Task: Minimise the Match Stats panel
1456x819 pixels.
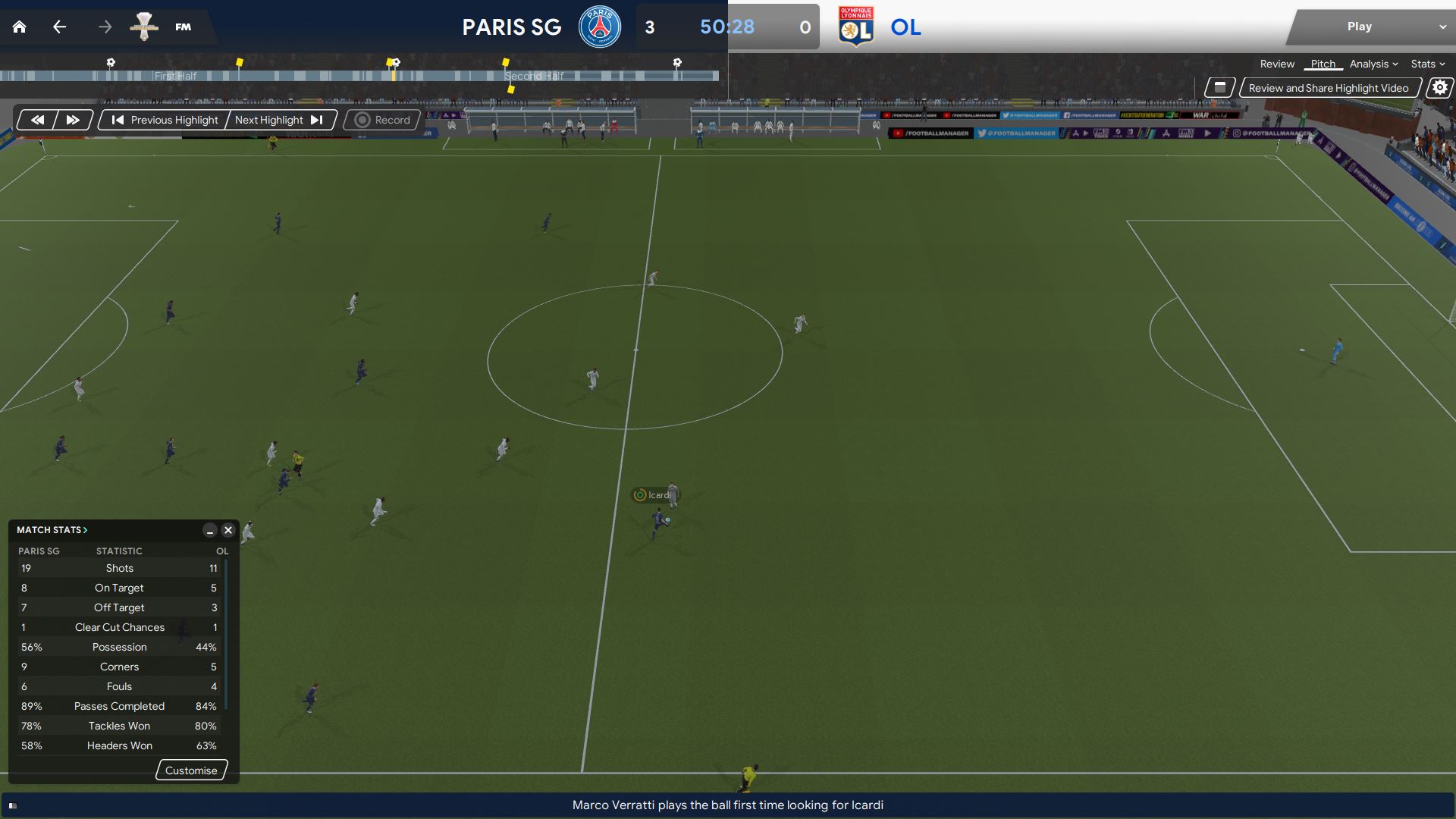Action: pos(210,530)
